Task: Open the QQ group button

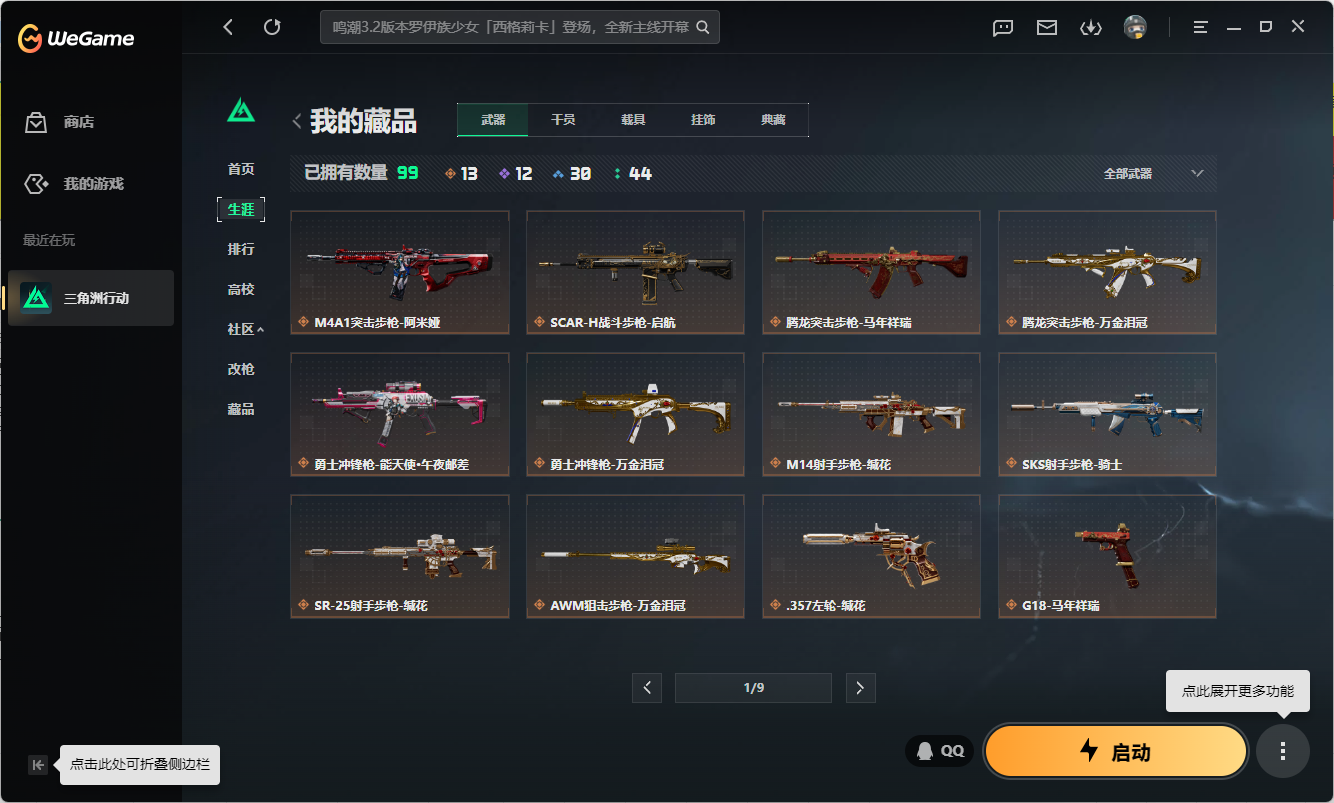Action: (x=939, y=751)
